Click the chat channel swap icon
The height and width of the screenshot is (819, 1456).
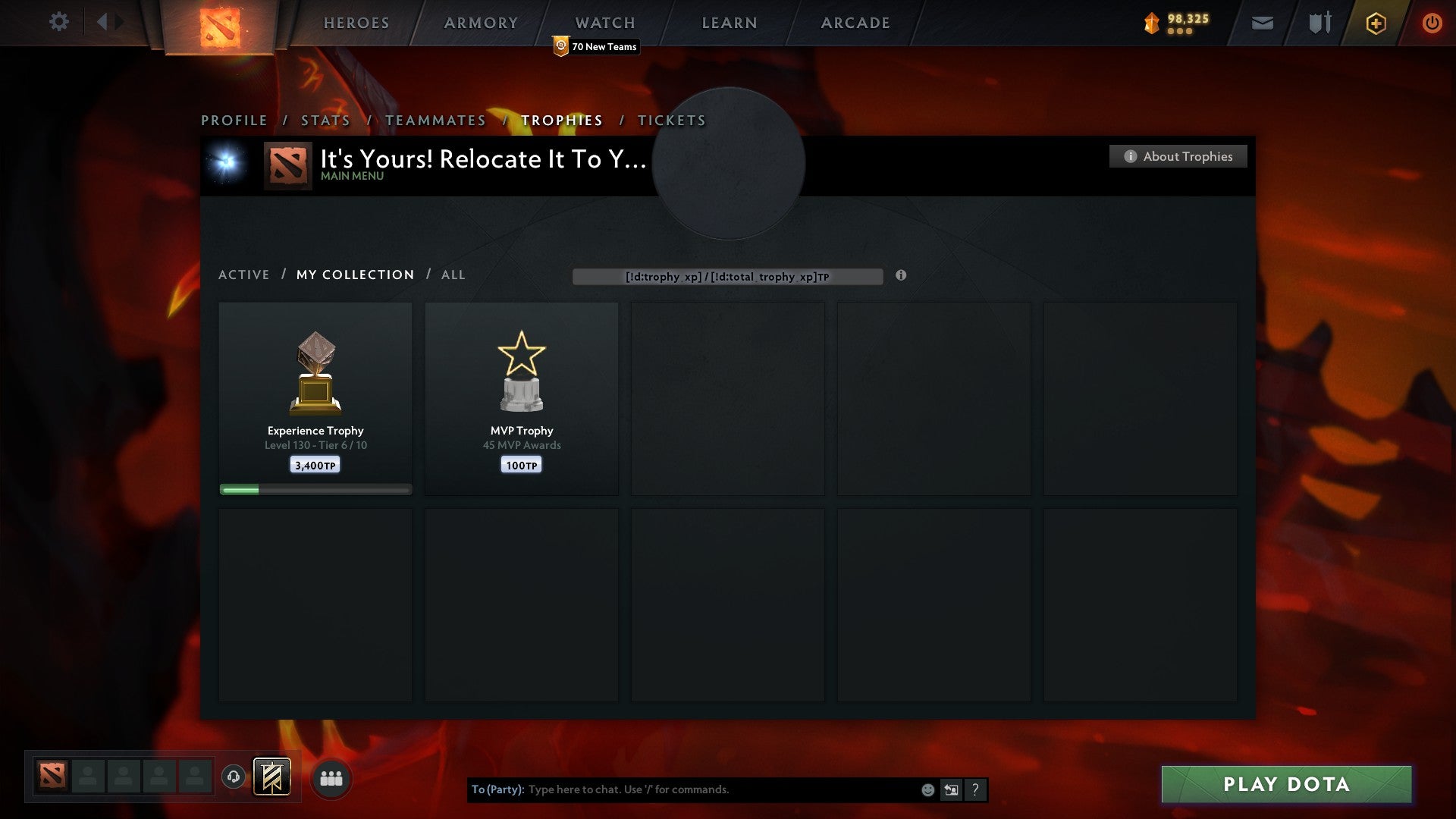951,789
